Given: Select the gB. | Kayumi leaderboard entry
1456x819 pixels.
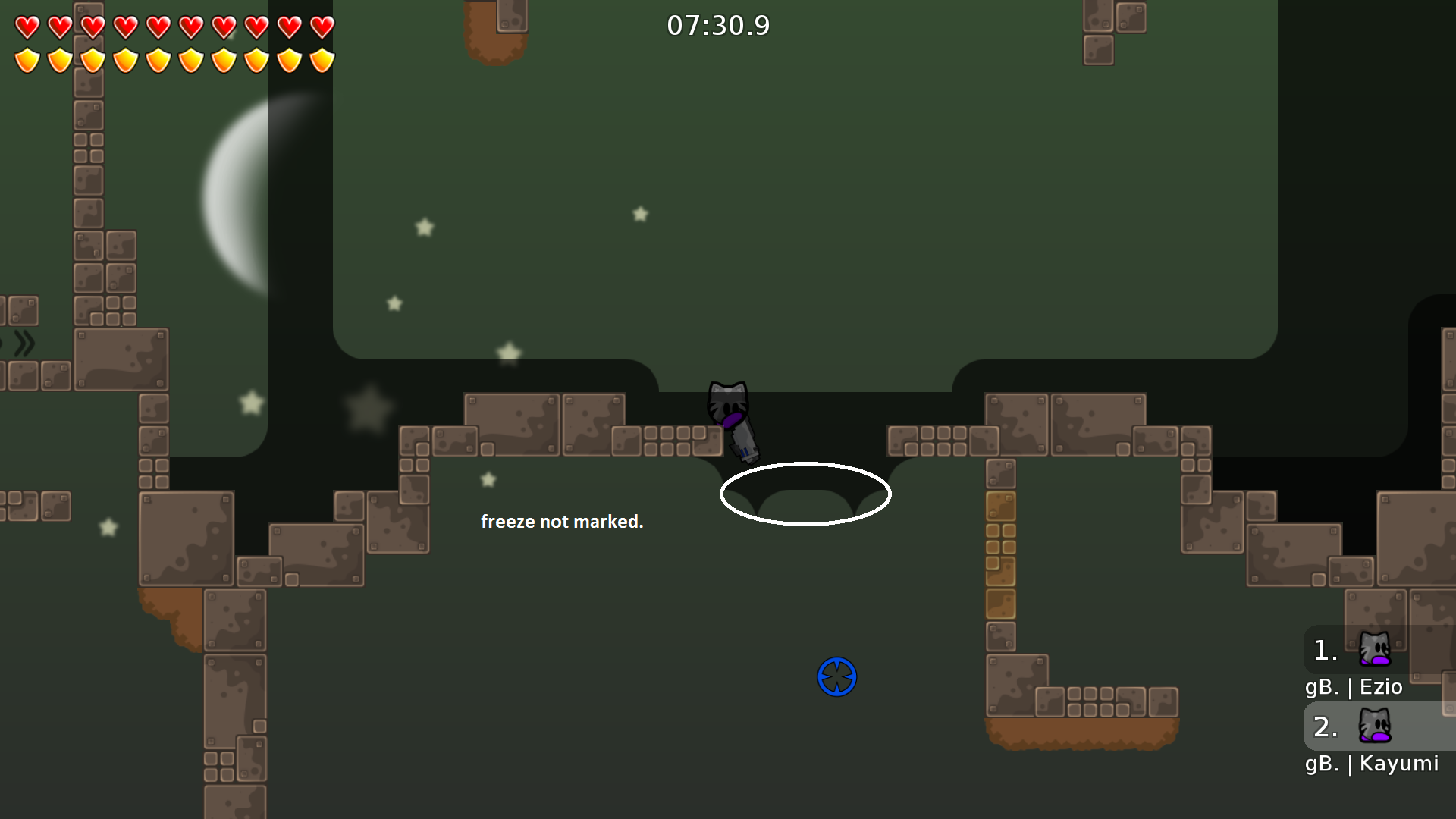Looking at the screenshot, I should coord(1371,764).
